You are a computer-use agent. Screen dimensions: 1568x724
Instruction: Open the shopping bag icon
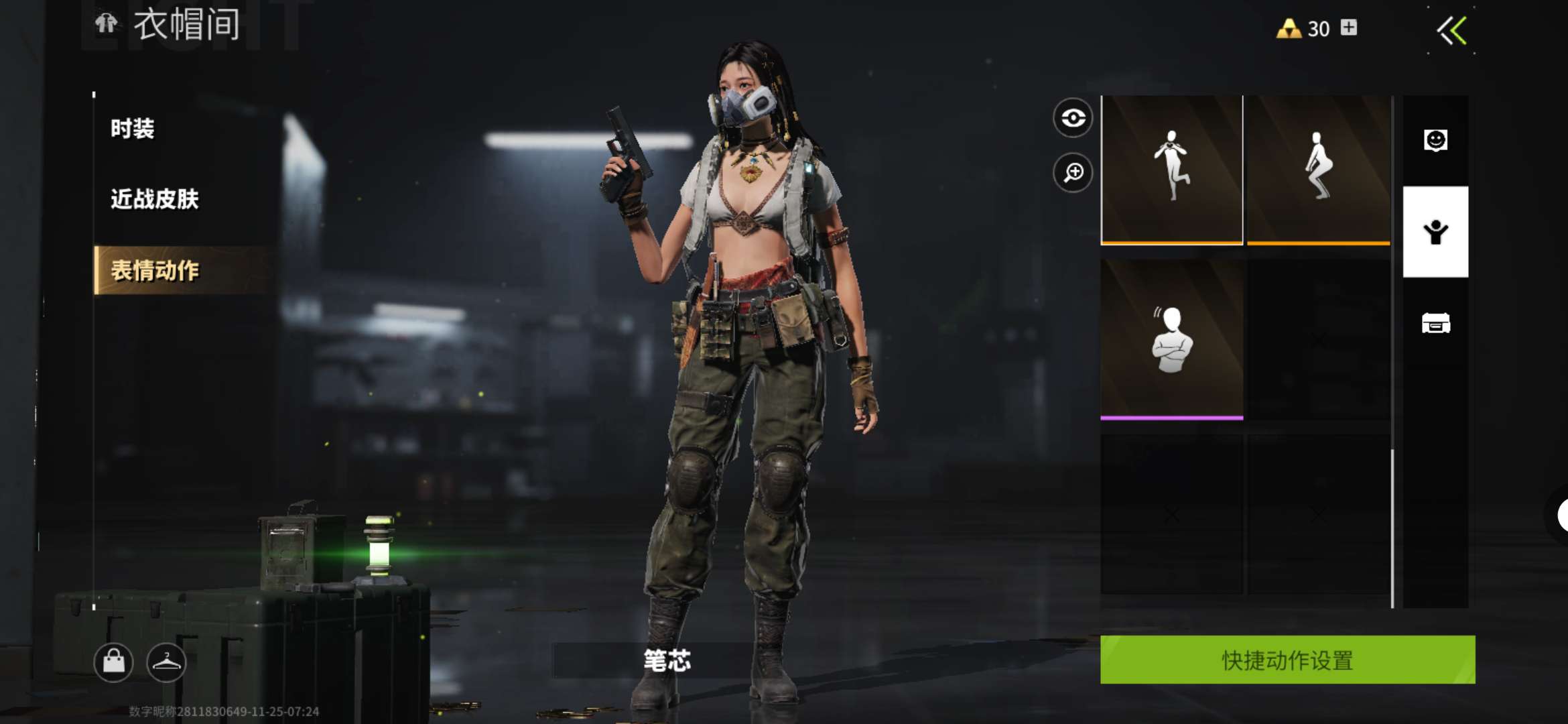click(x=113, y=662)
